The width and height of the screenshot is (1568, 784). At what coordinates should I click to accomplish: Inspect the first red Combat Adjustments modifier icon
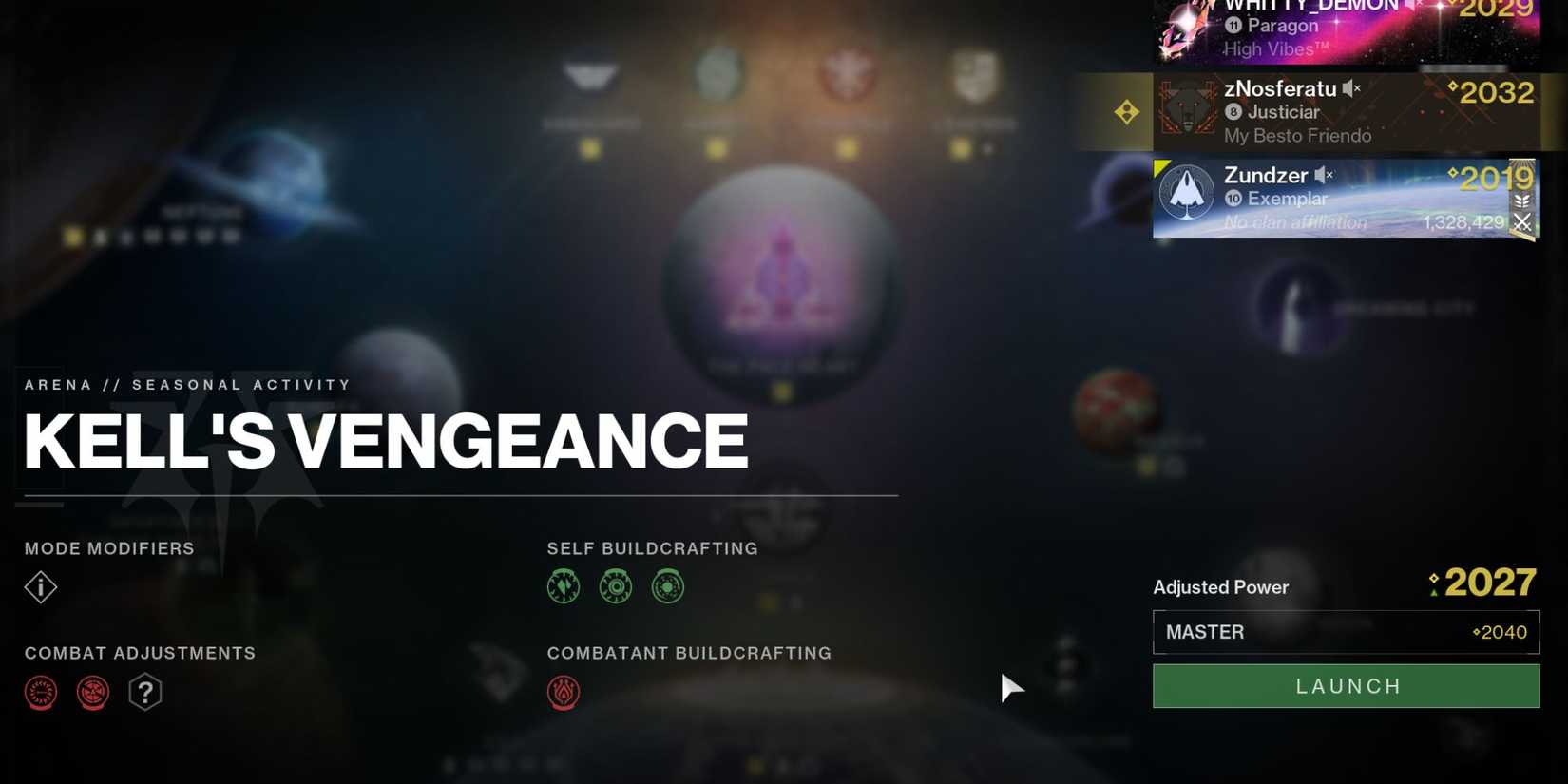(x=40, y=692)
